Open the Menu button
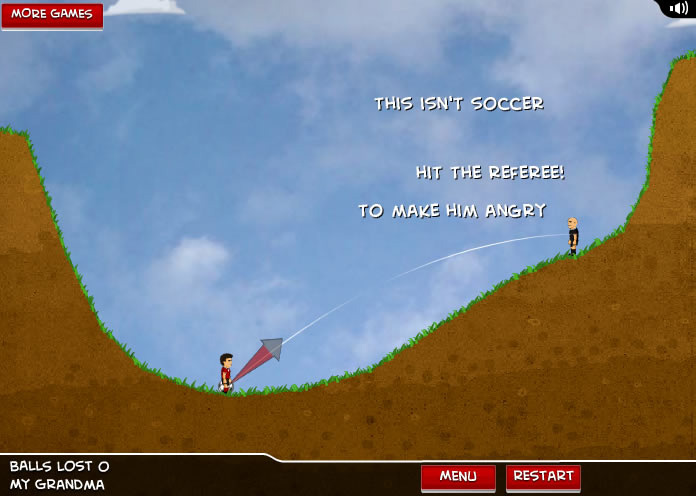 point(458,476)
